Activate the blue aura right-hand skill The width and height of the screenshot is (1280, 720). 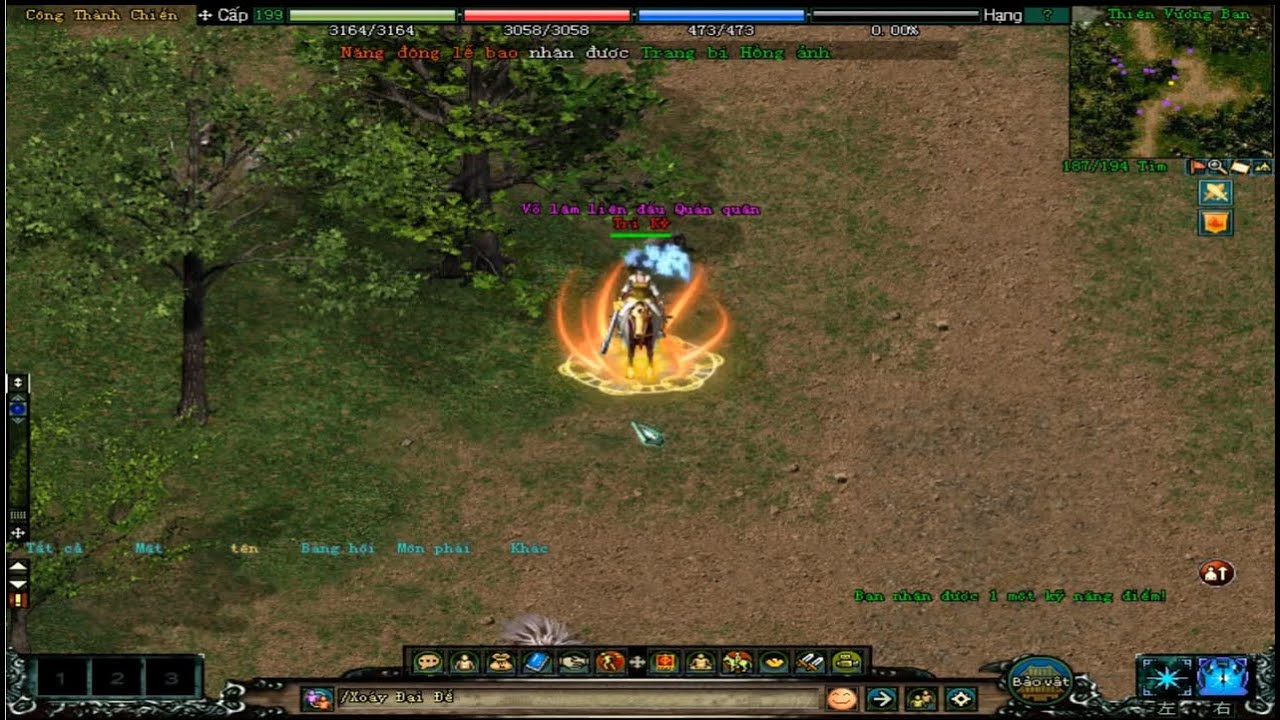tap(1222, 677)
